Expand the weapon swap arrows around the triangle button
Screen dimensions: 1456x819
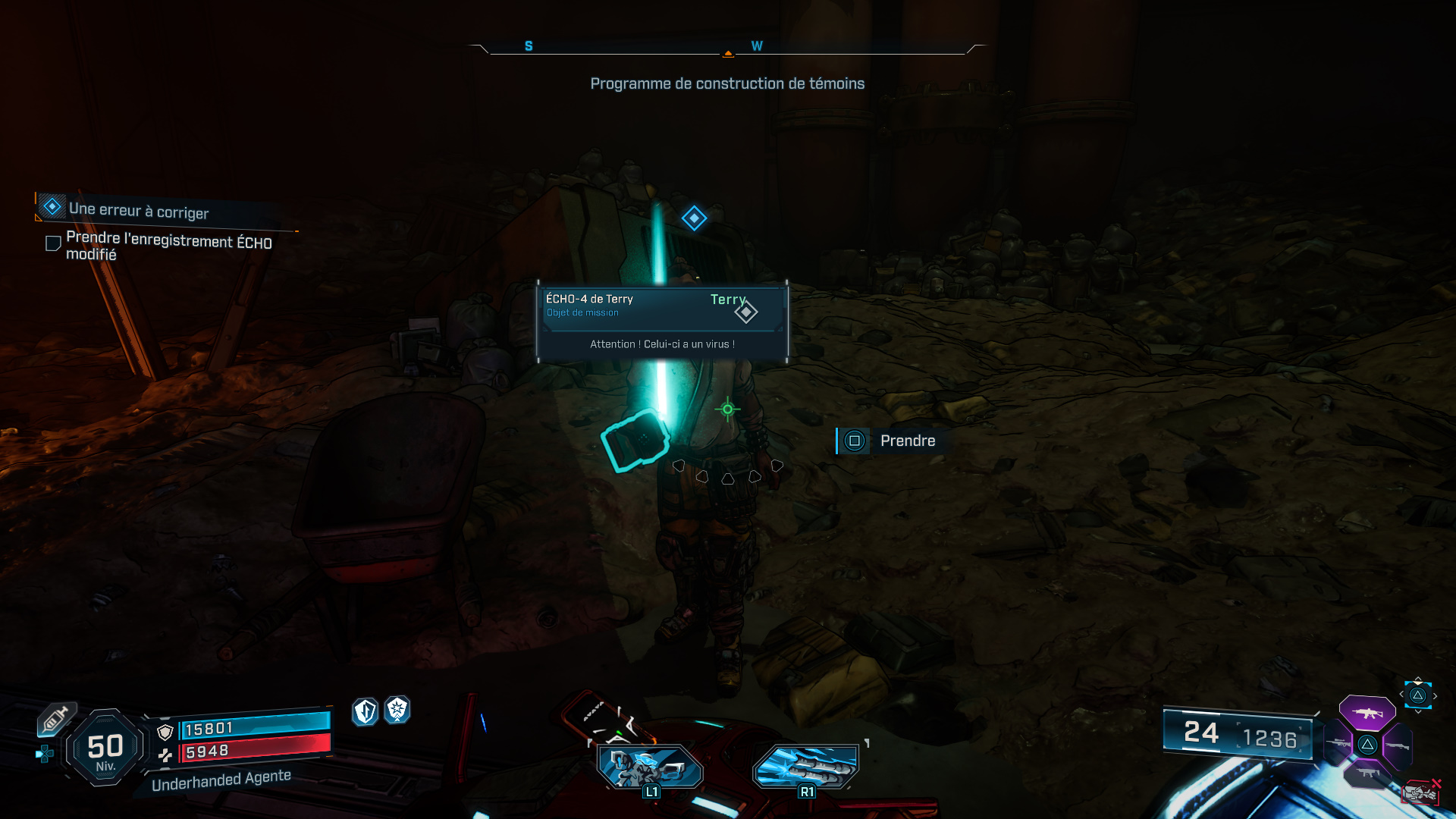pos(1417,695)
